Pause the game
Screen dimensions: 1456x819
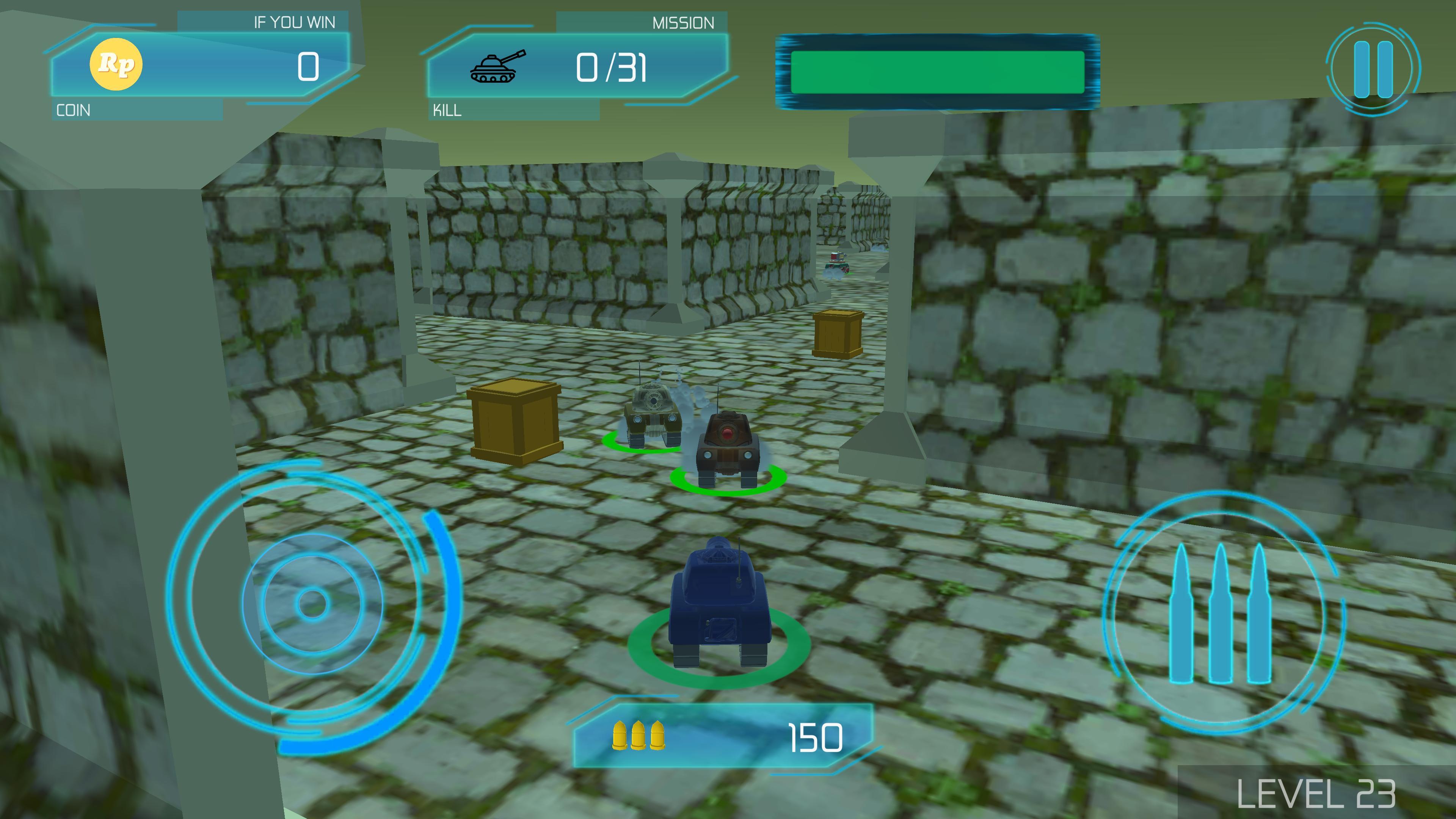tap(1373, 69)
